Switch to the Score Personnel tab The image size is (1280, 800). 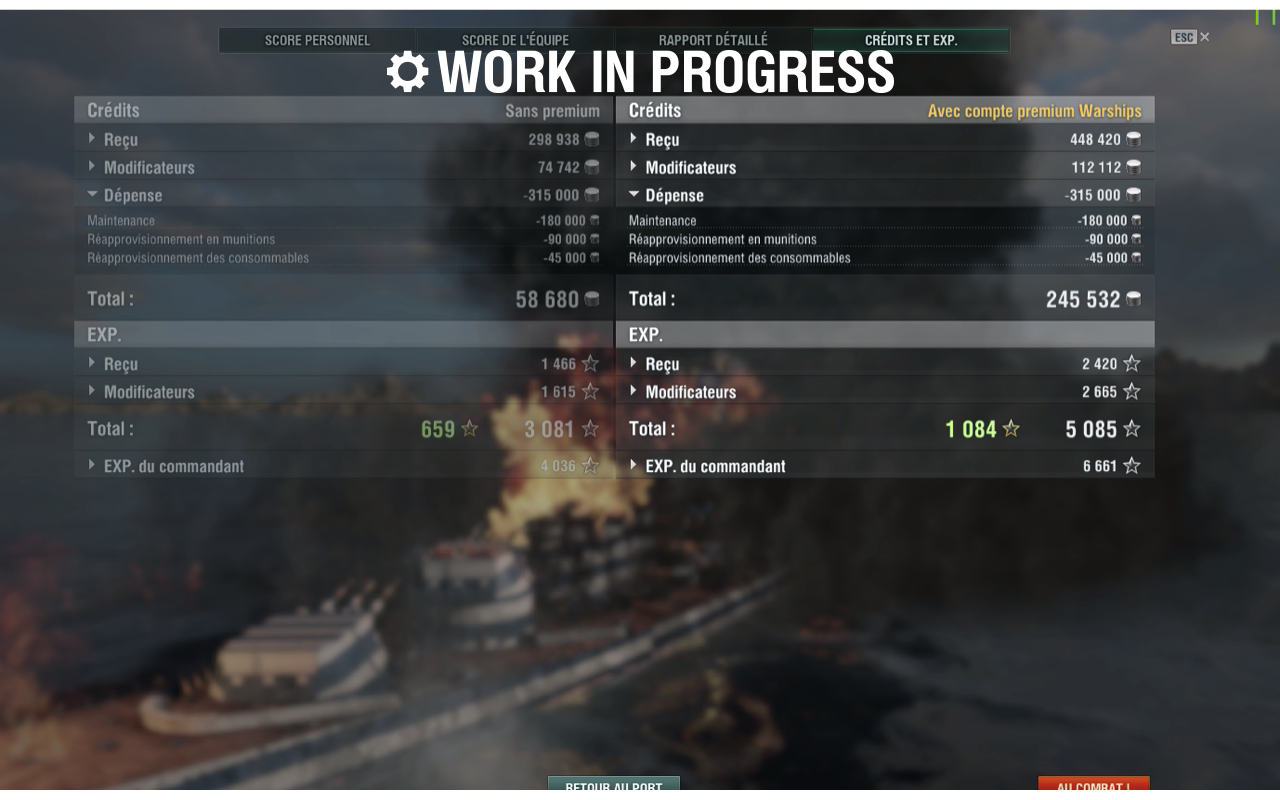(317, 41)
